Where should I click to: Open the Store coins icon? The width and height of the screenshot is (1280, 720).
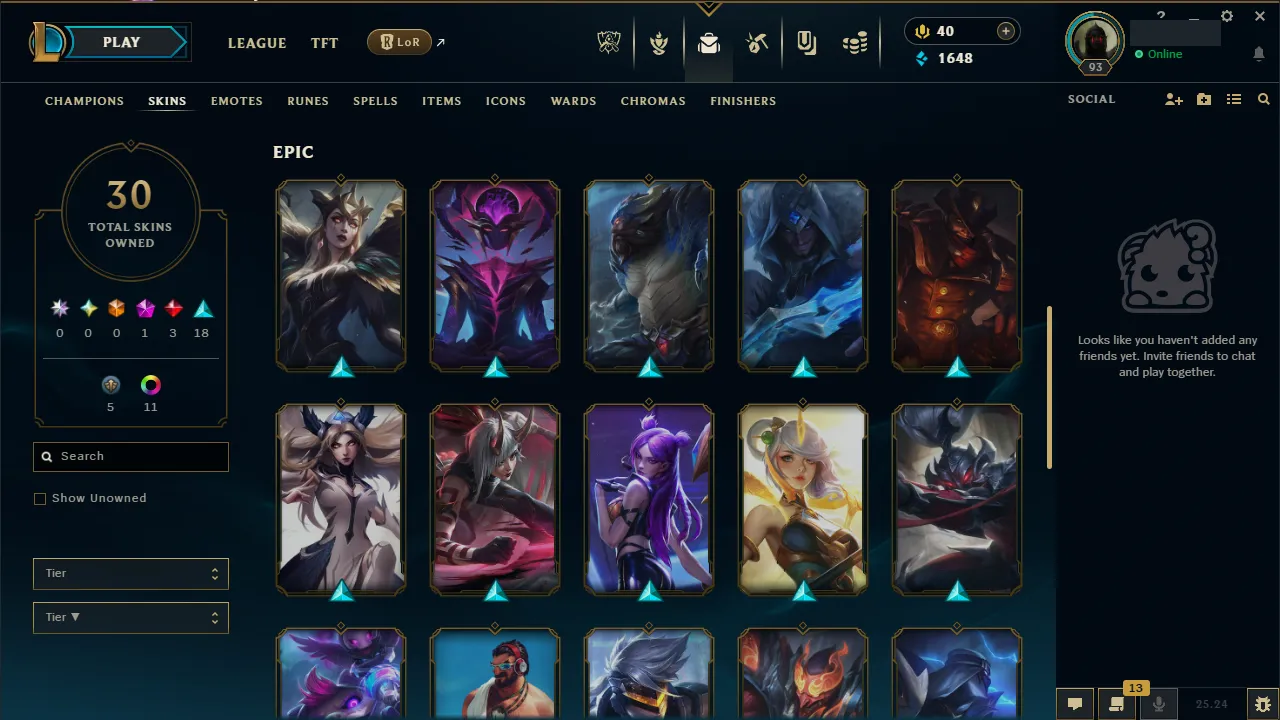pos(855,43)
